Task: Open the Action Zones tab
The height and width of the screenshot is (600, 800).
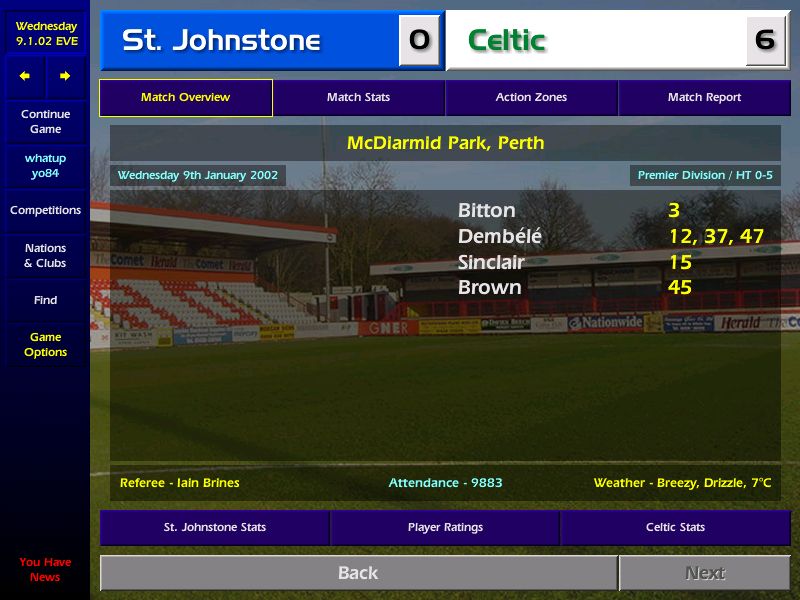Action: tap(531, 98)
